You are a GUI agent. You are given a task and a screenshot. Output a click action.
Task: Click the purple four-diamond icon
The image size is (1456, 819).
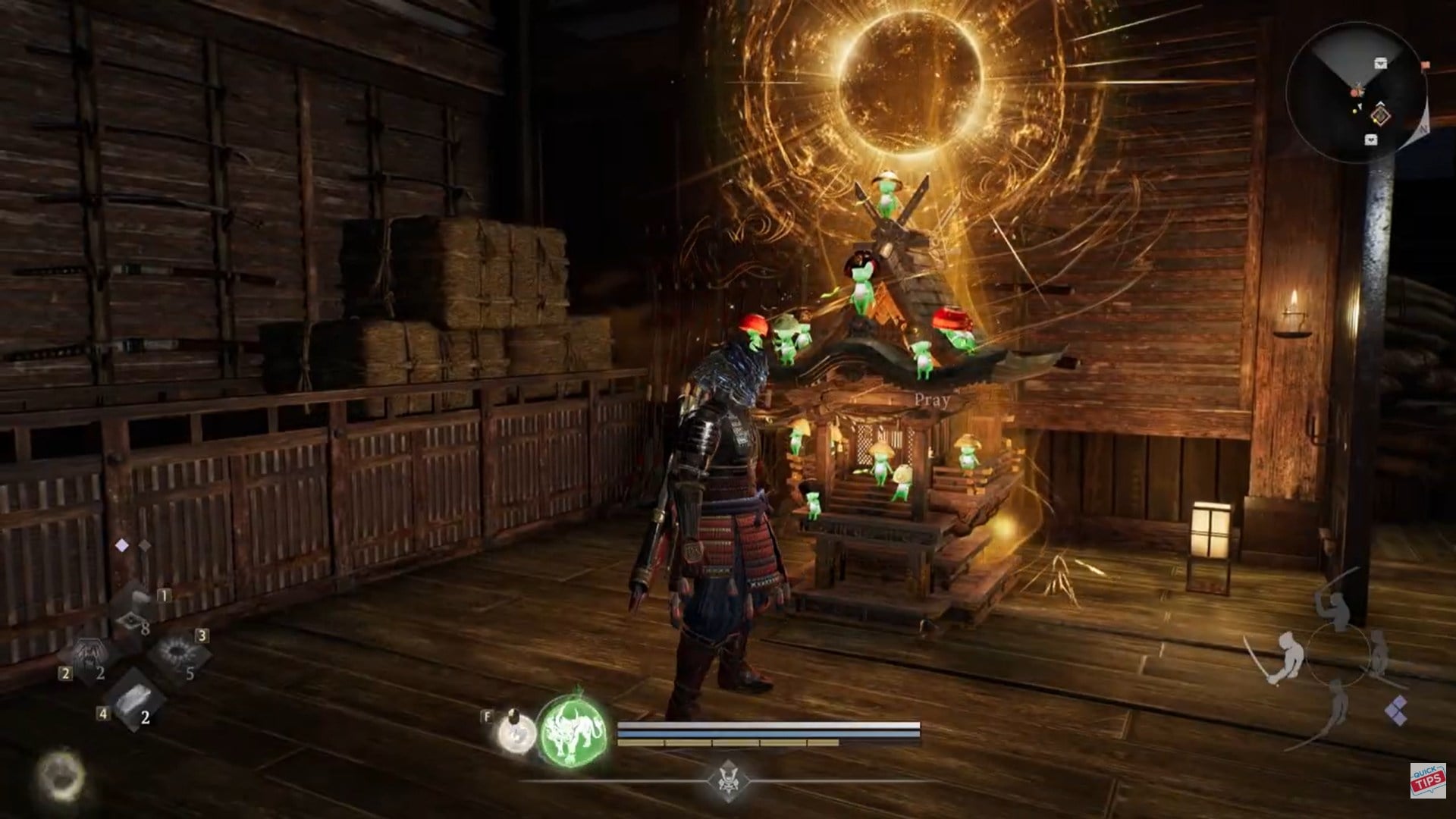coord(1396,711)
